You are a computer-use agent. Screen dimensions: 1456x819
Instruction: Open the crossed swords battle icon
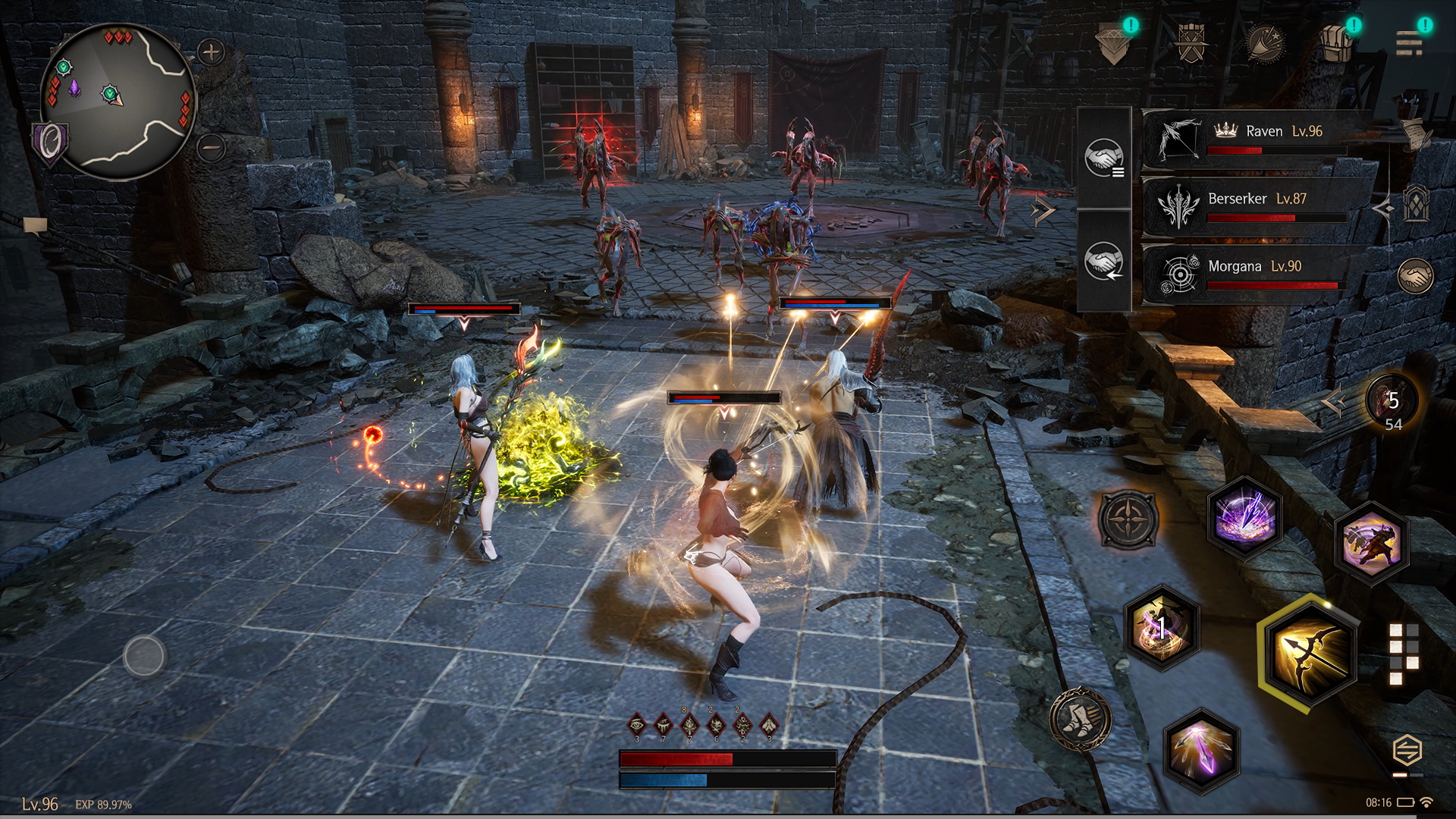coord(1194,42)
